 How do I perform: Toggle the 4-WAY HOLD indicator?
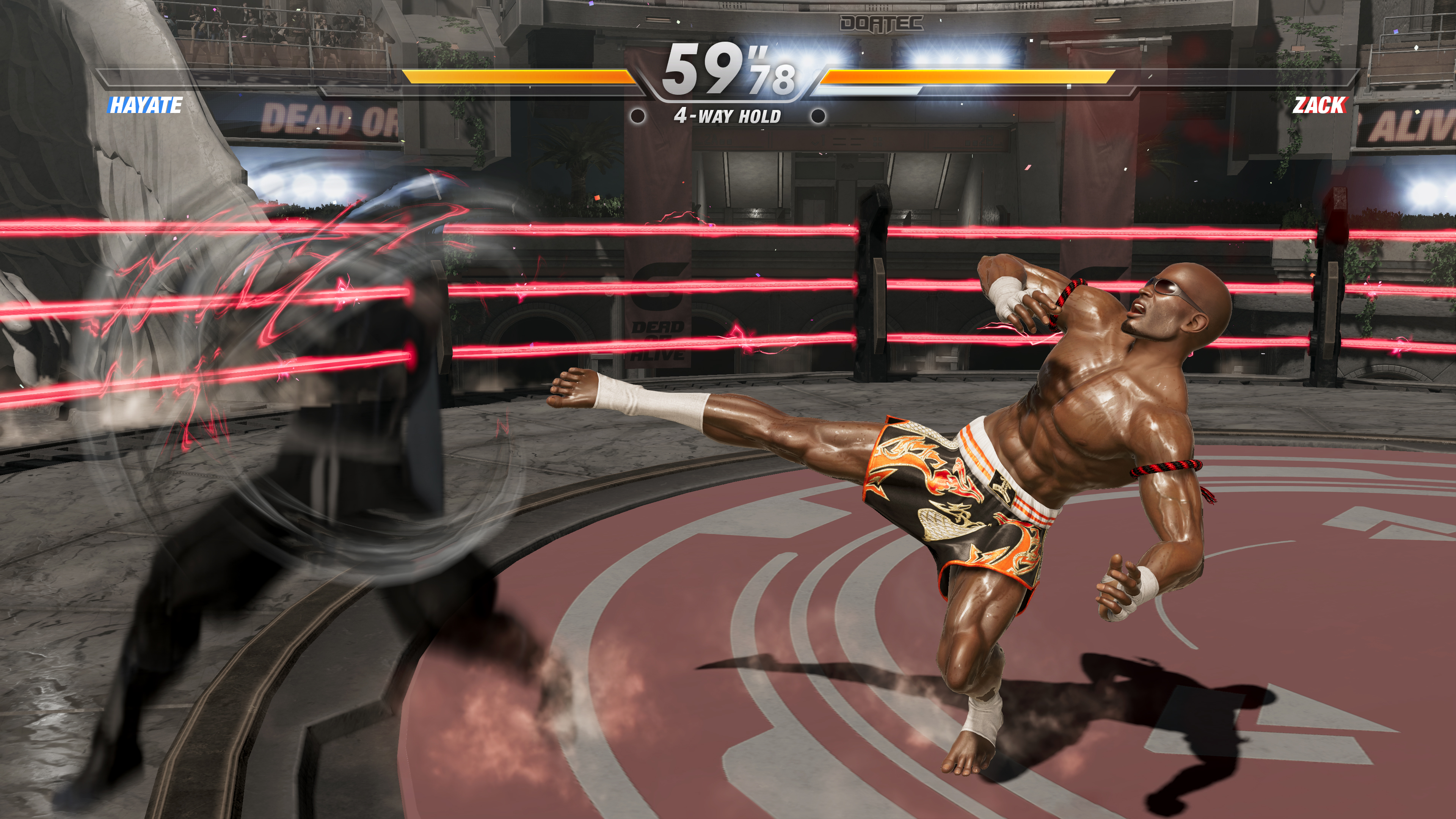click(x=728, y=116)
